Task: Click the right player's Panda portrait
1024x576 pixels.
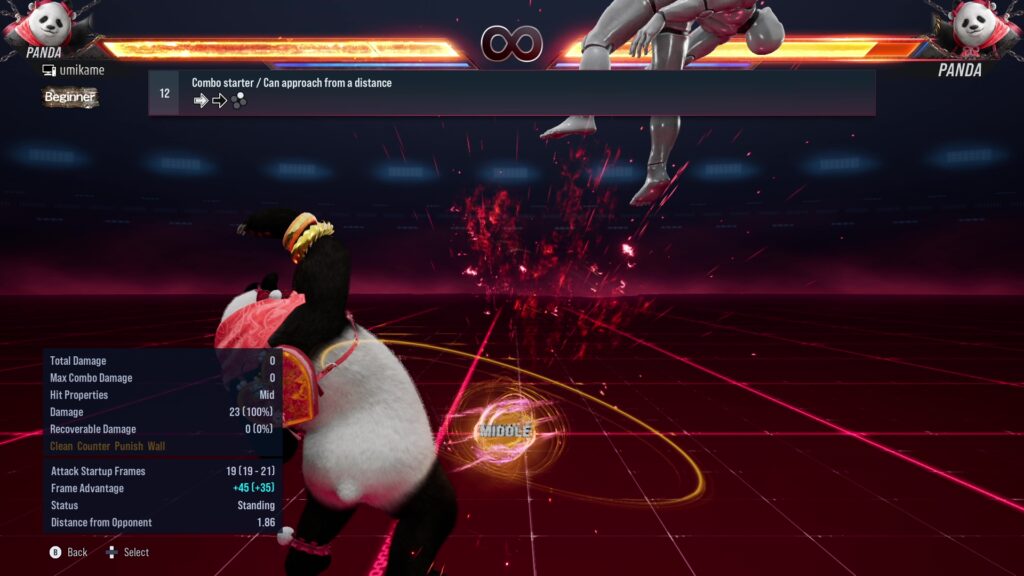Action: [x=980, y=26]
